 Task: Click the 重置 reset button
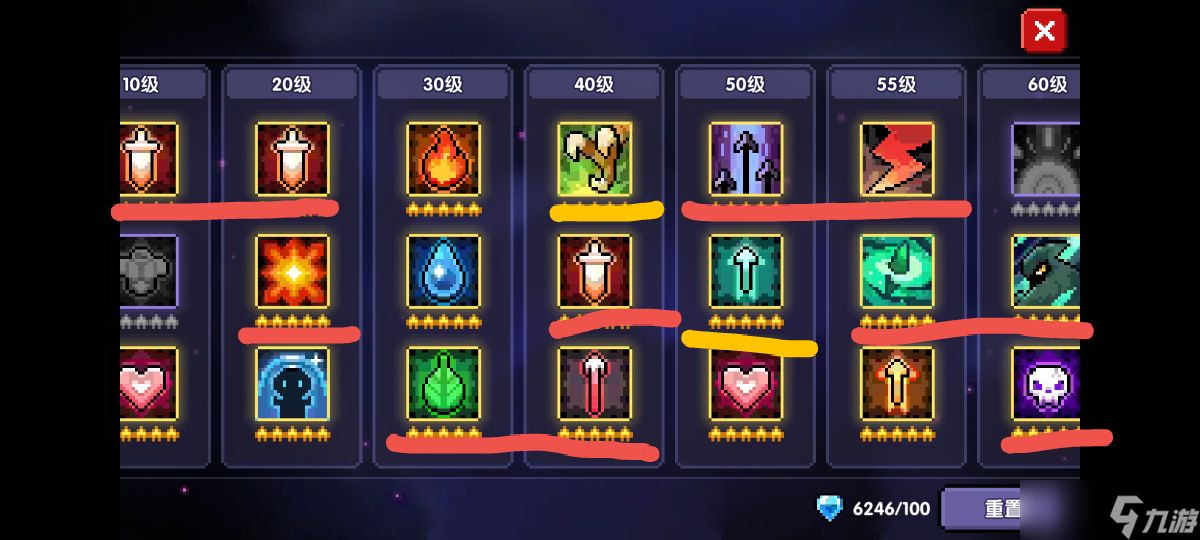pyautogui.click(x=1003, y=509)
